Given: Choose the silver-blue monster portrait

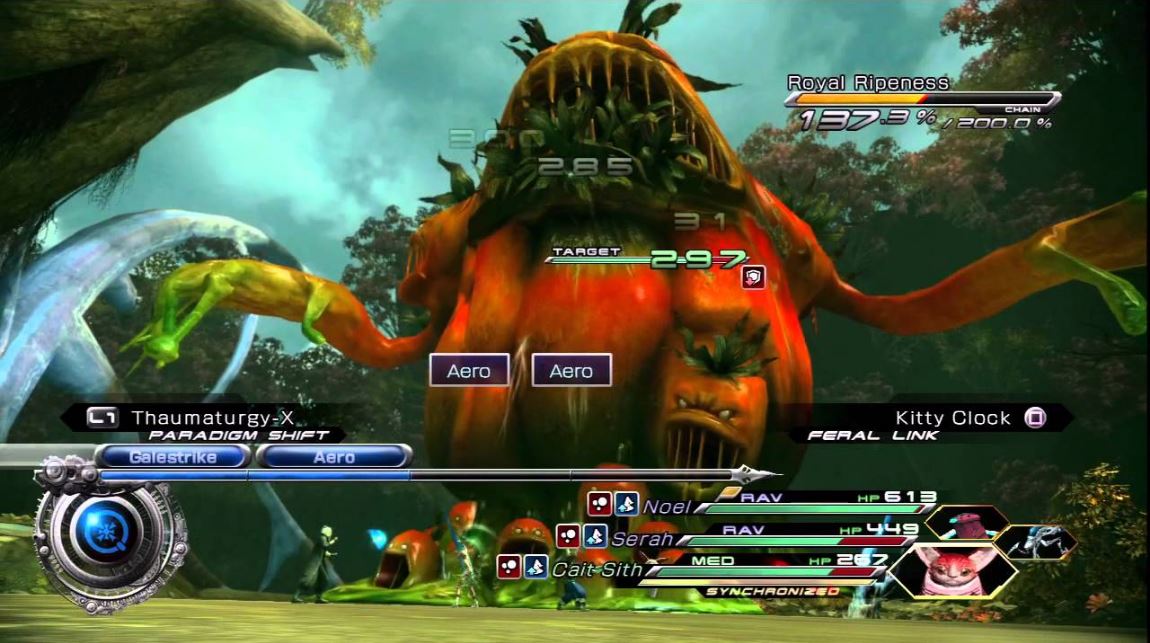Looking at the screenshot, I should (1035, 541).
